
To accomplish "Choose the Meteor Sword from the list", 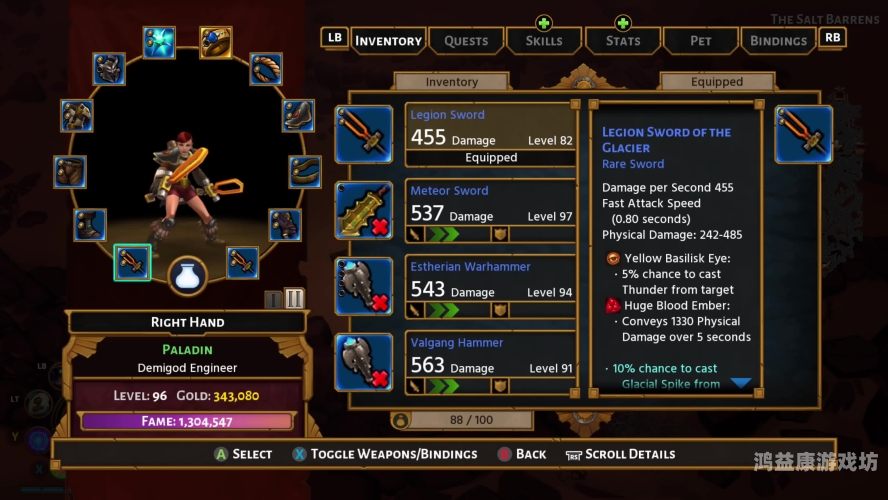I will pyautogui.click(x=490, y=210).
